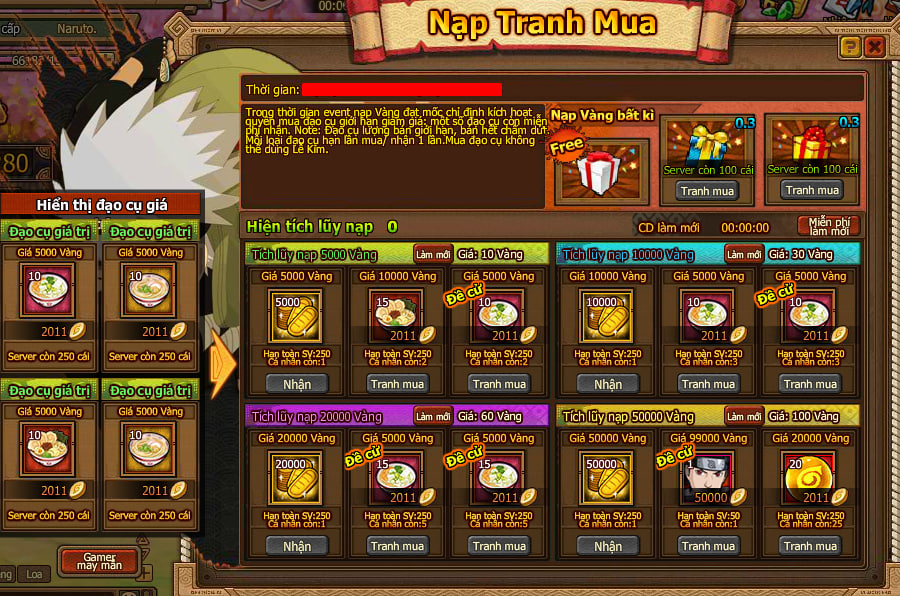
Task: Click Tranh mua under the red gift box
Action: click(x=811, y=190)
